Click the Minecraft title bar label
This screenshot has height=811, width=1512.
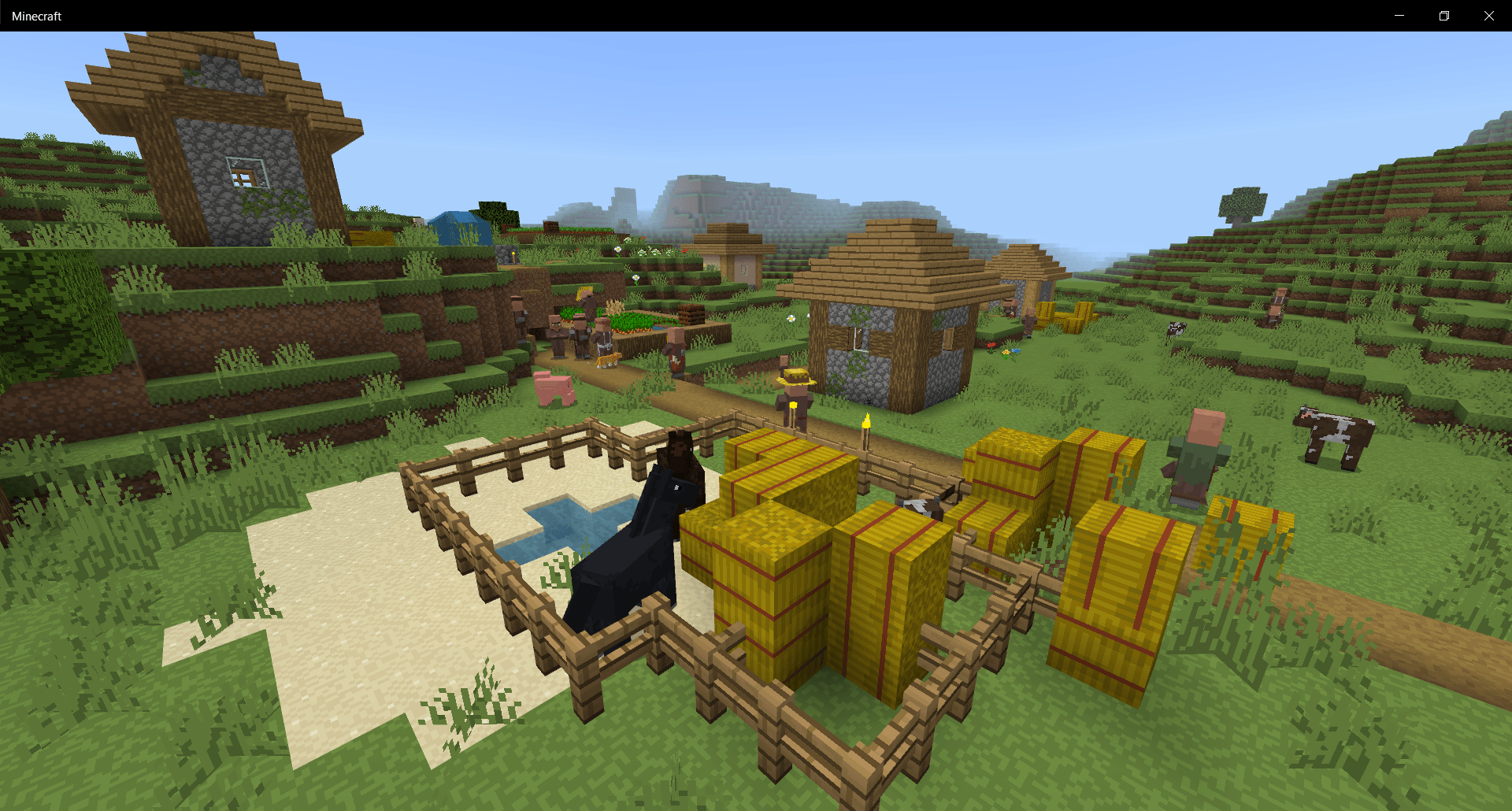36,15
